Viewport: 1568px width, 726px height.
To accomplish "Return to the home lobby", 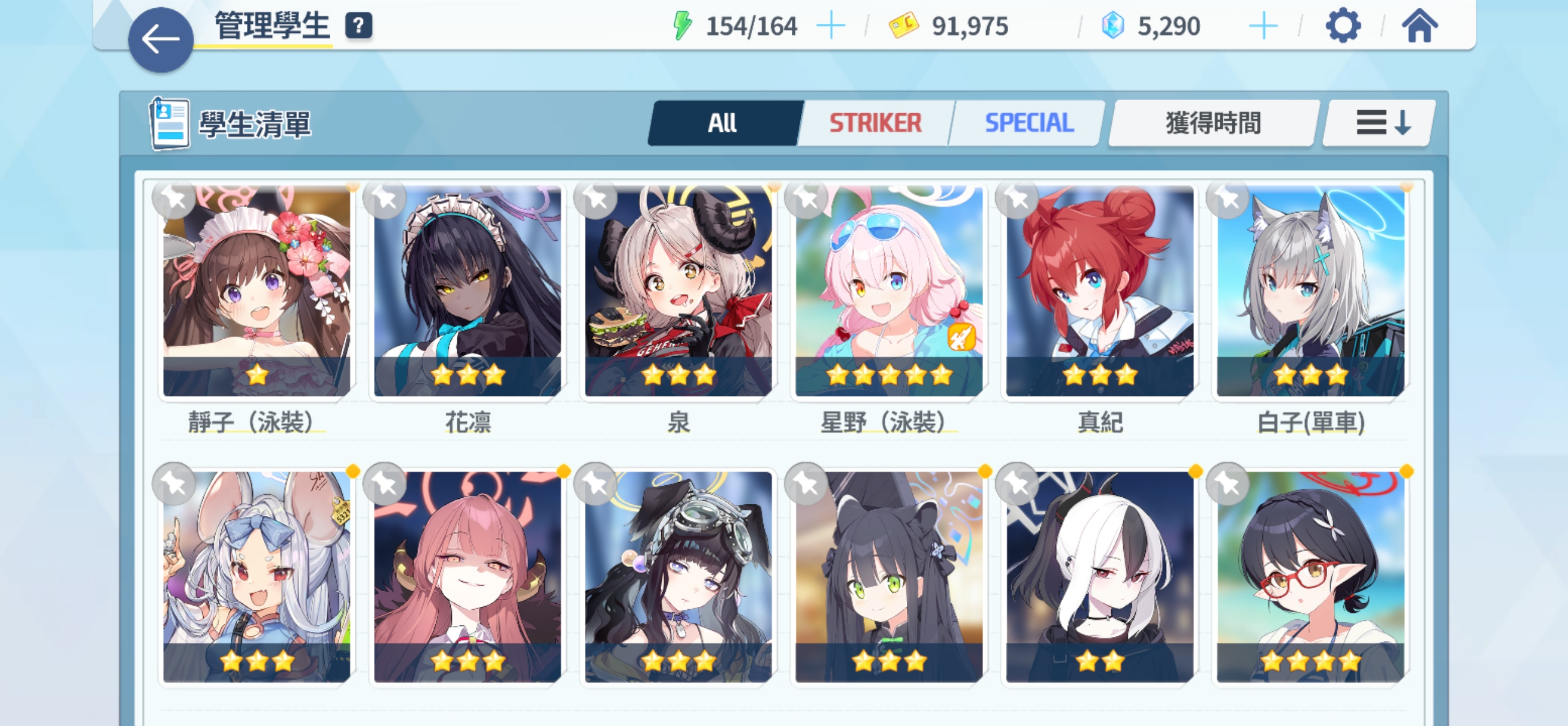I will point(1419,26).
